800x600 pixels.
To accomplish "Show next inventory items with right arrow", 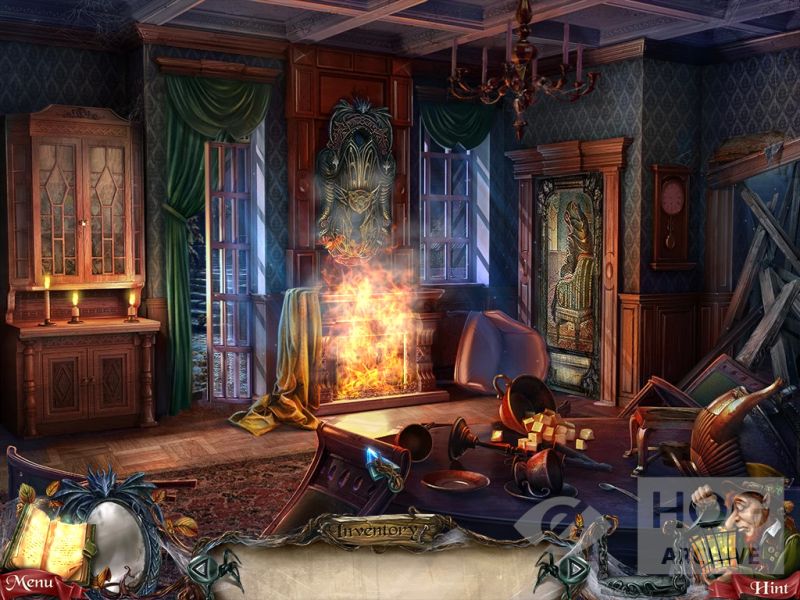I will [x=574, y=570].
